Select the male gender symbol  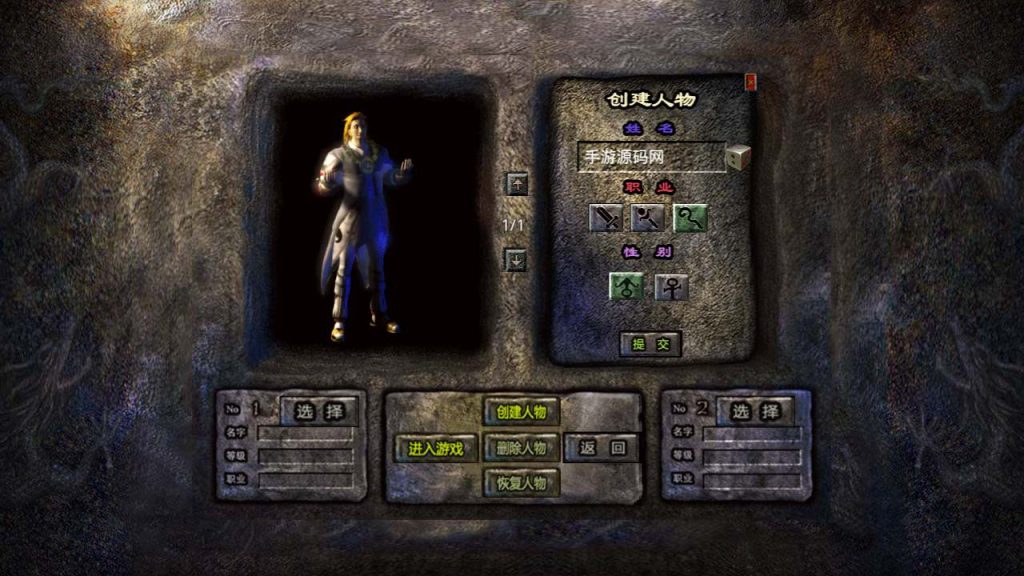click(x=627, y=287)
